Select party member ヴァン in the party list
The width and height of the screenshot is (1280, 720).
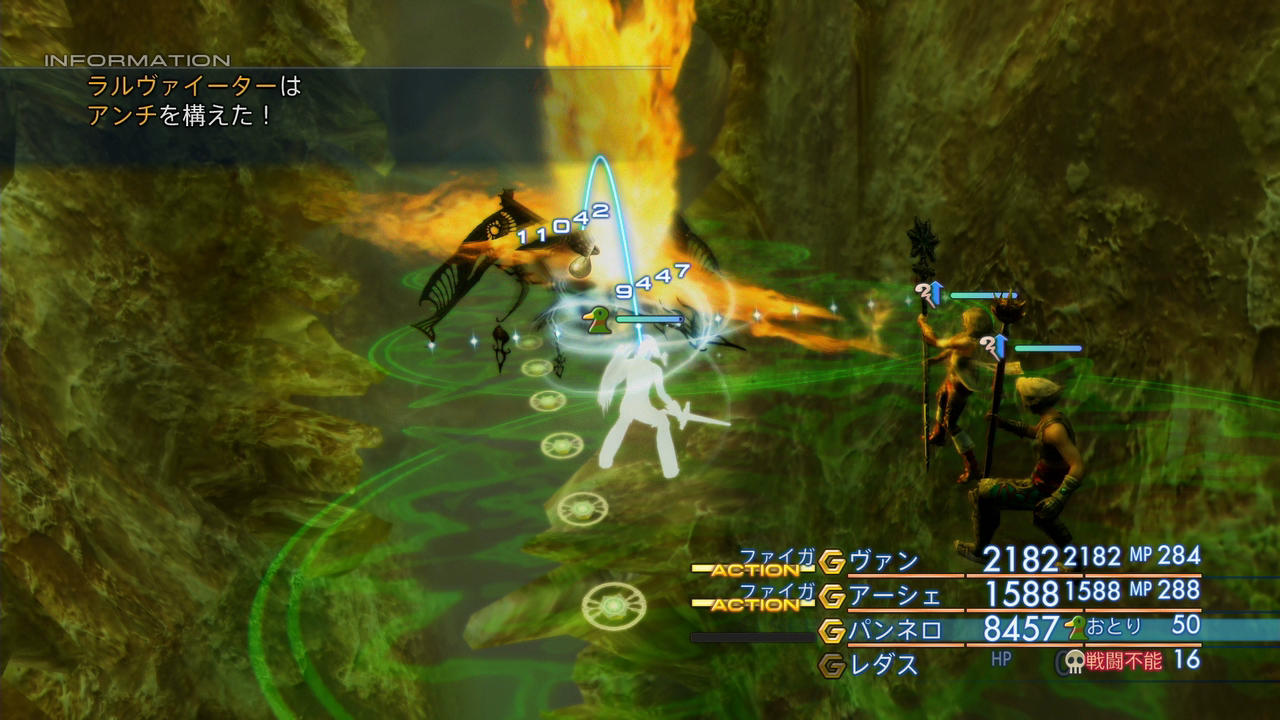pos(884,561)
